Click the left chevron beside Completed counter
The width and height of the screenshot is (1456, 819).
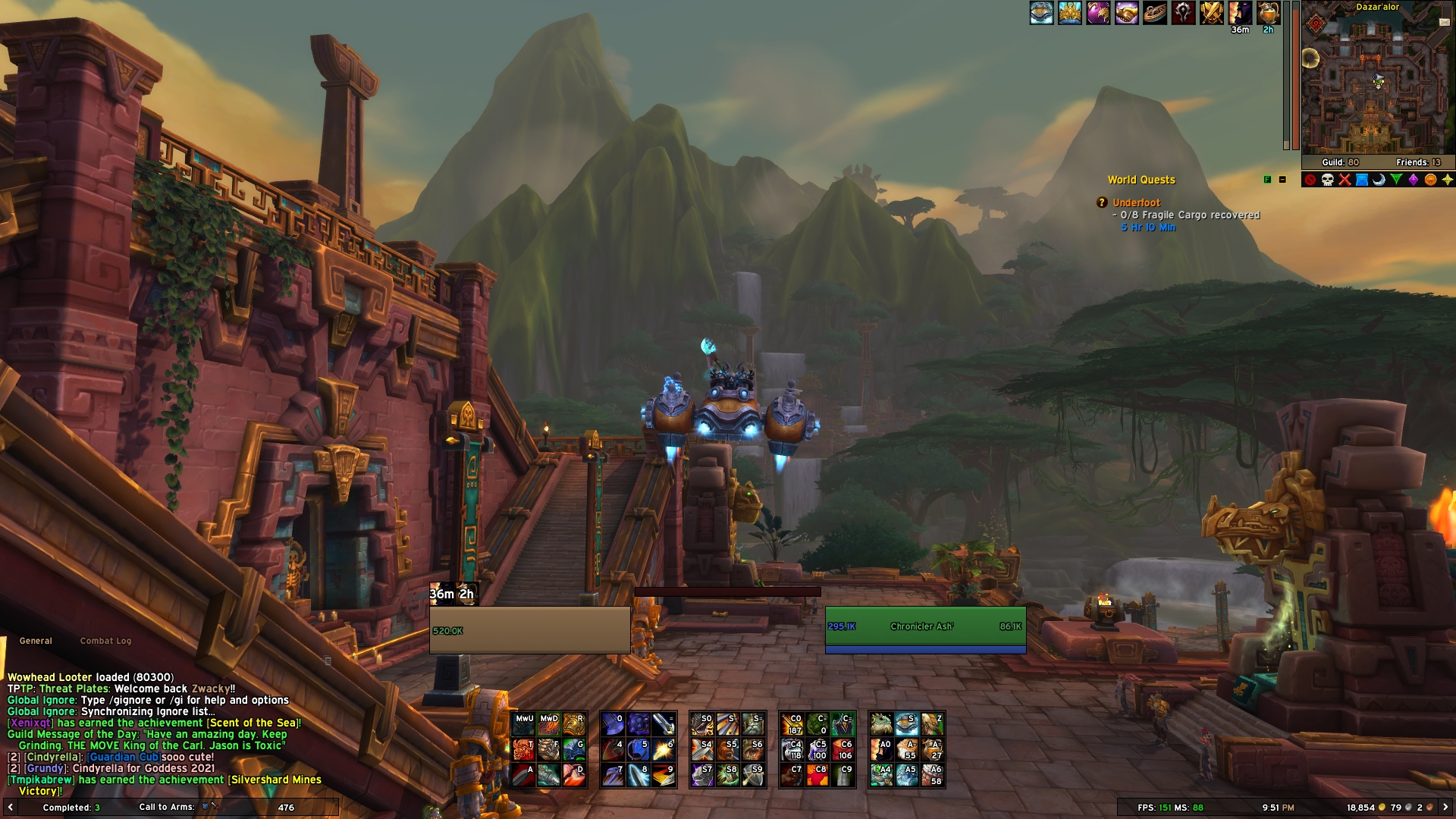click(x=9, y=808)
